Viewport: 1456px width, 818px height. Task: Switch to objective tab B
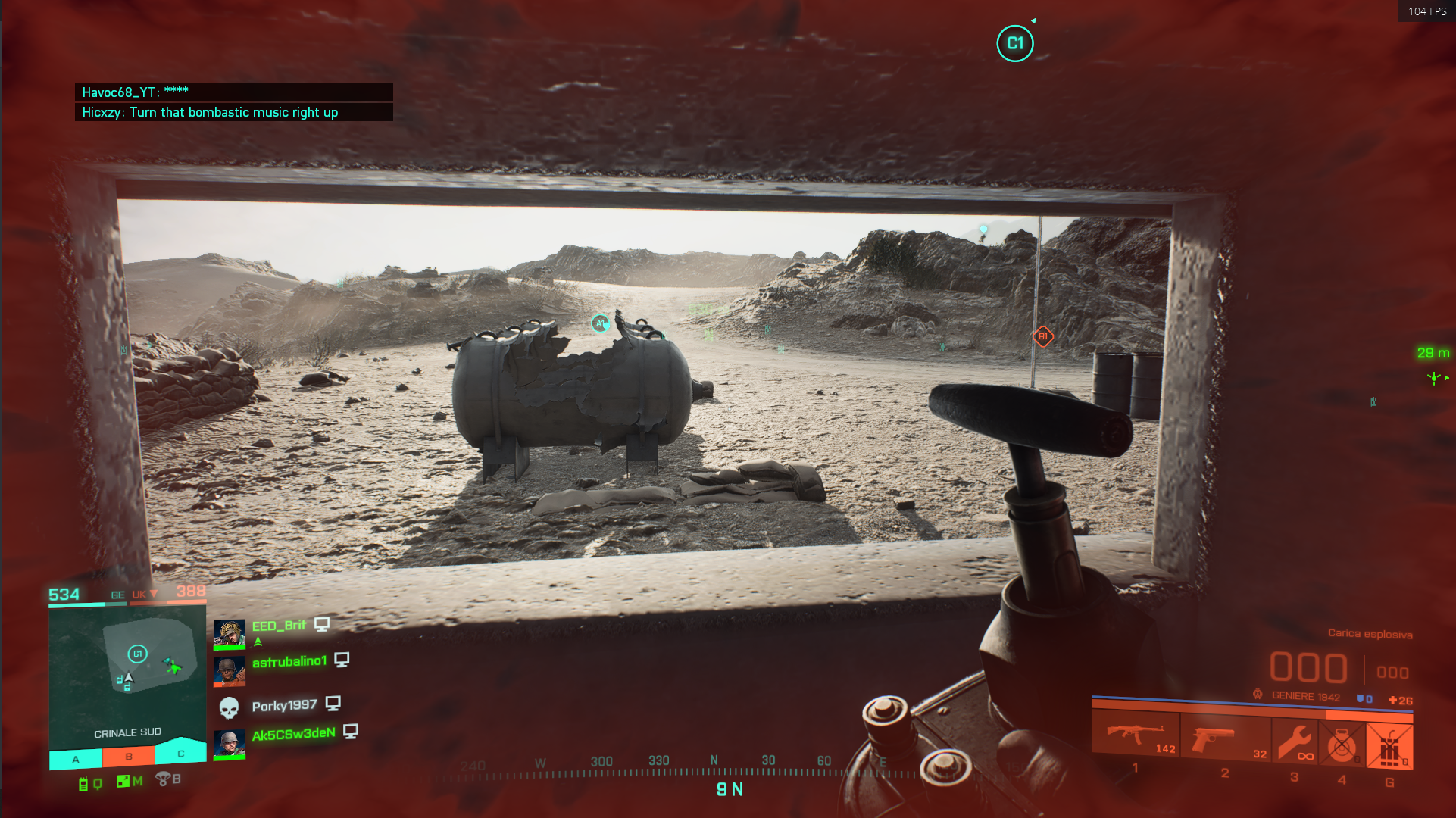point(128,756)
